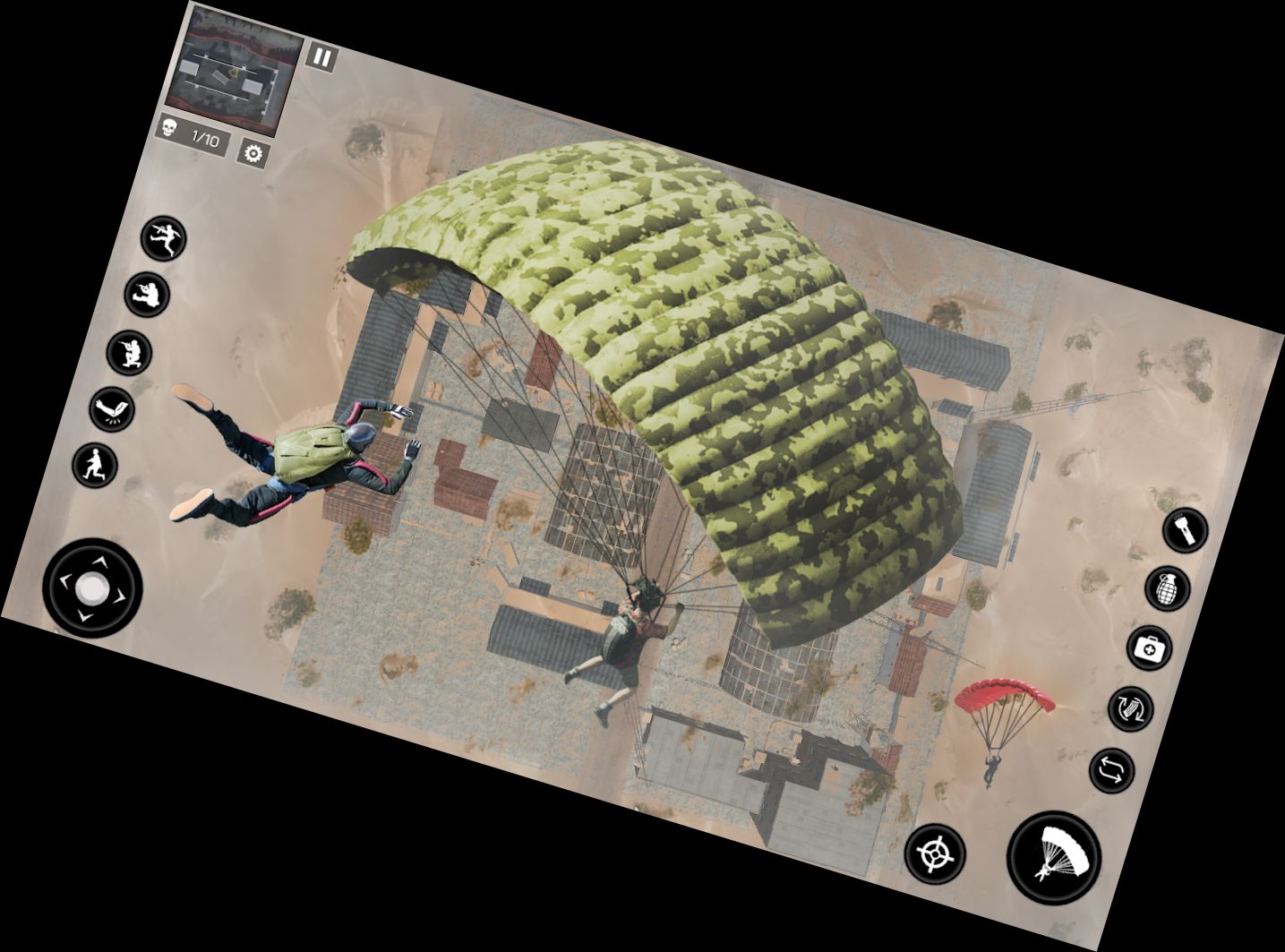Tap the flashlight icon

pyautogui.click(x=1186, y=530)
